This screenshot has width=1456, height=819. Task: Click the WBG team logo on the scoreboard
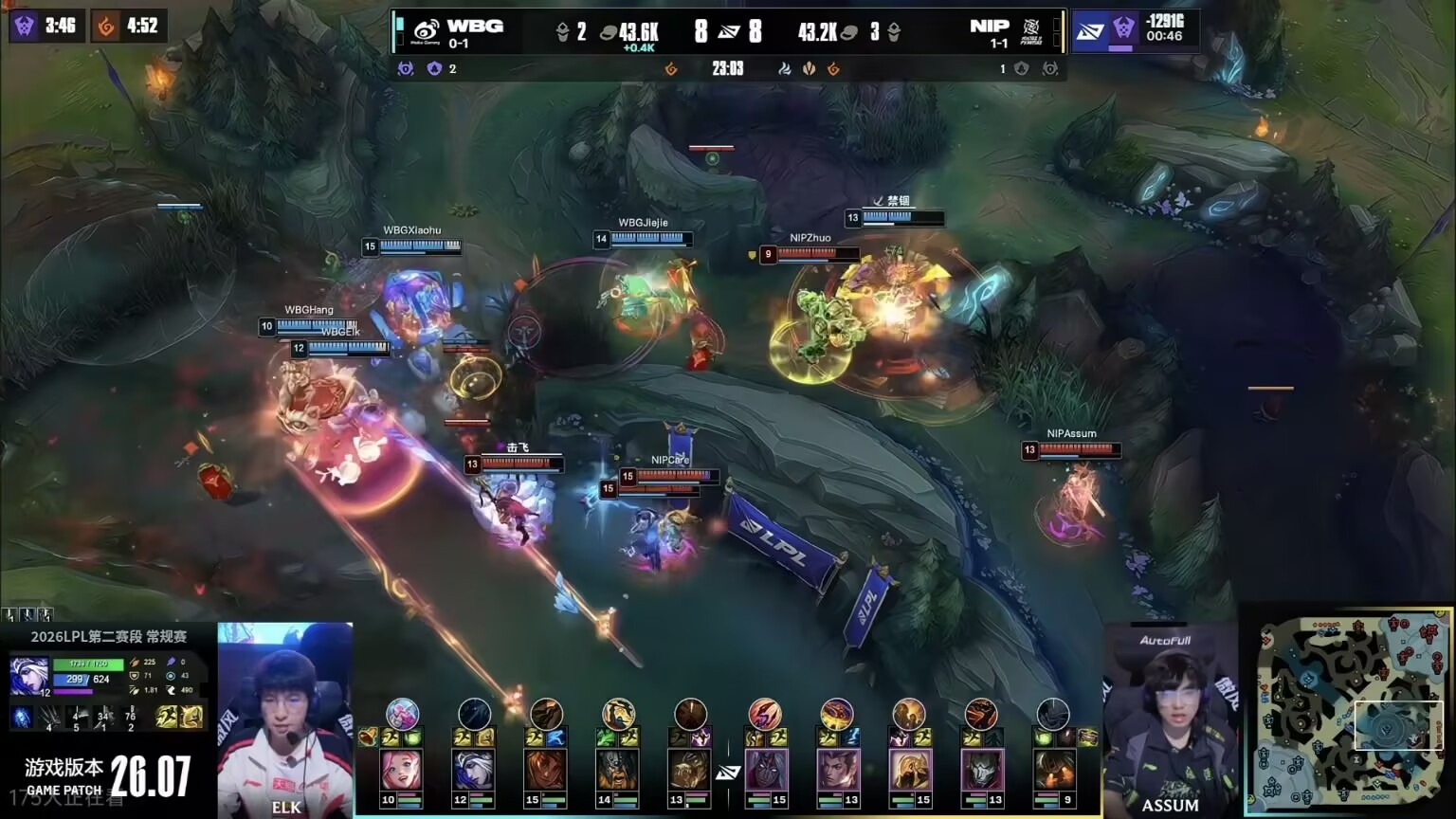coord(427,31)
